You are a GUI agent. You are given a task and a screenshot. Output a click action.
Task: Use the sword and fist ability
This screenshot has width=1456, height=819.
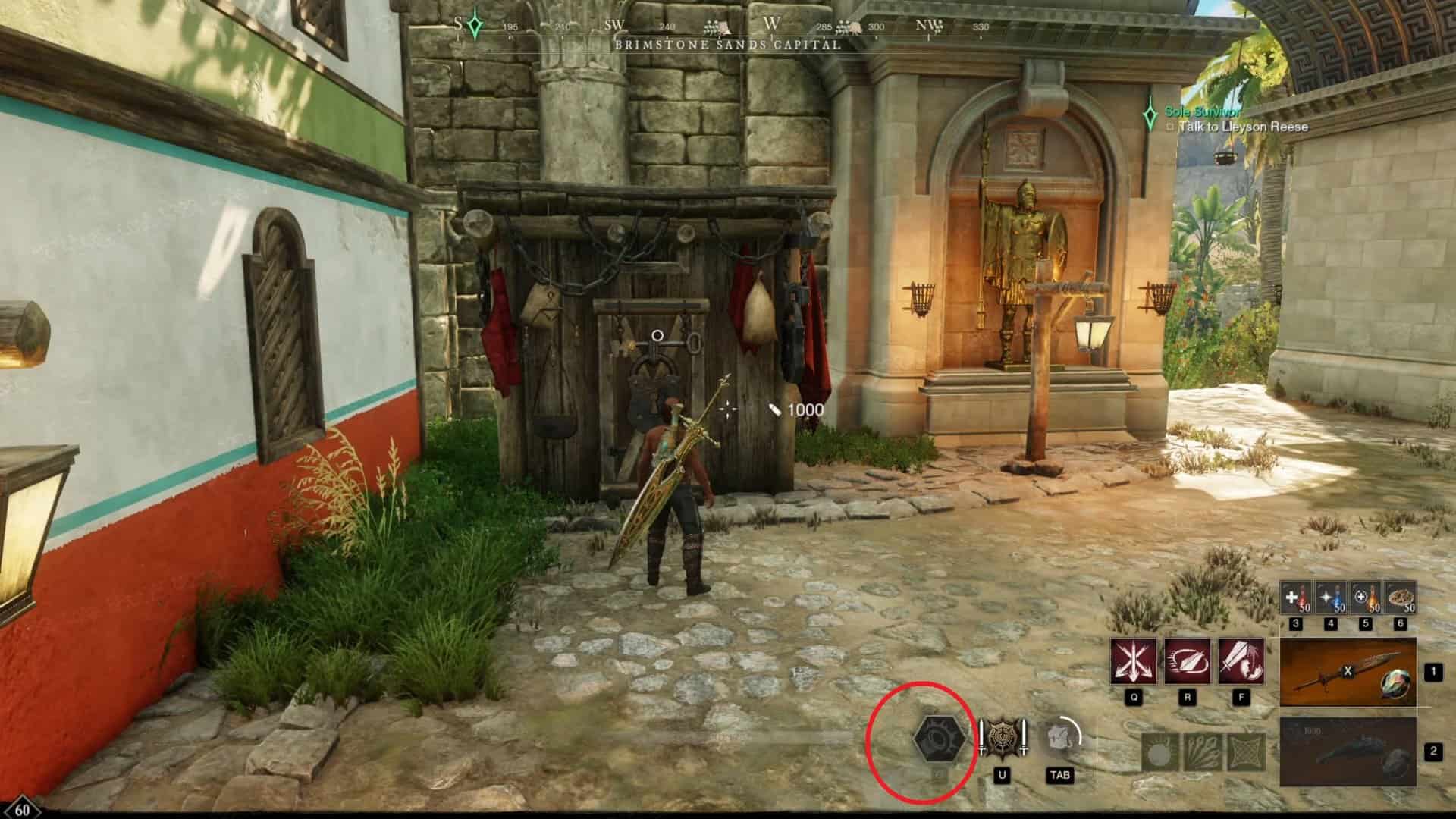click(1241, 661)
